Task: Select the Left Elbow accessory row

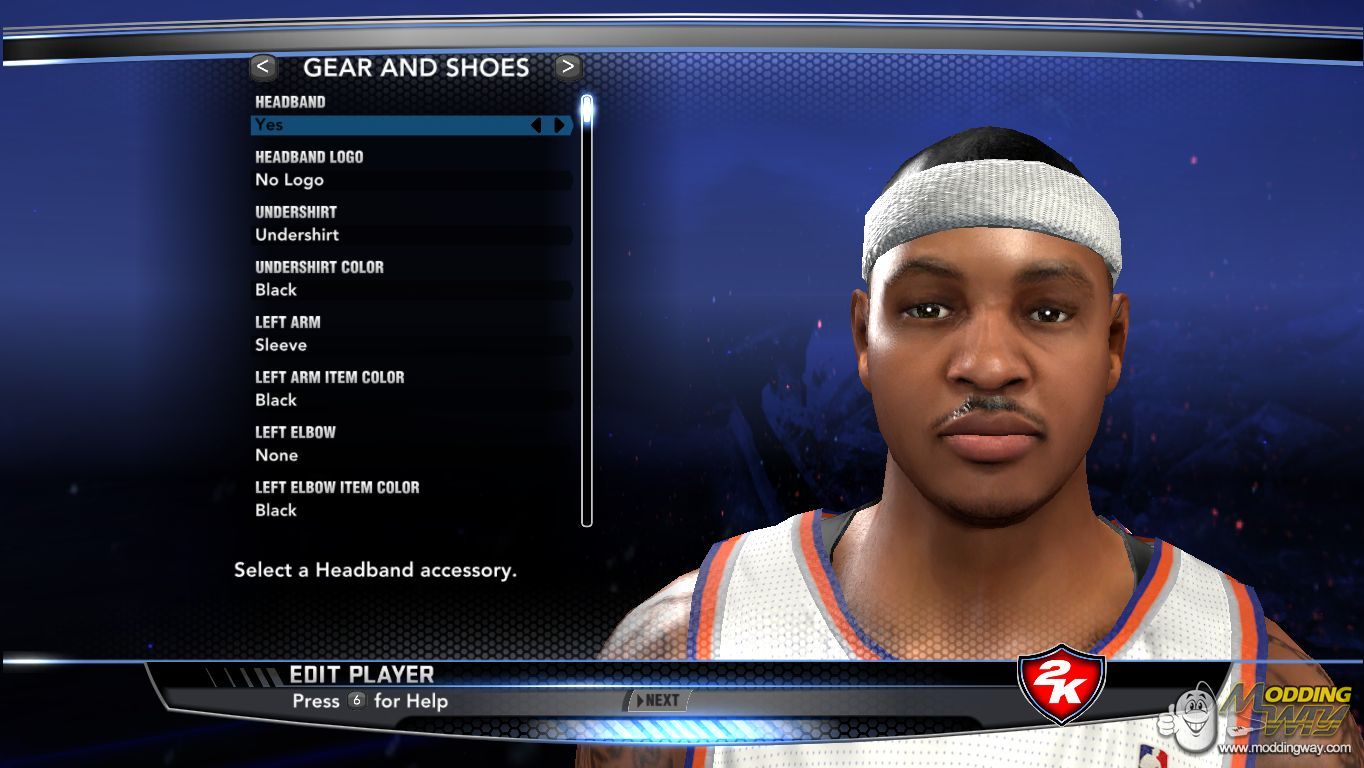Action: tap(410, 455)
